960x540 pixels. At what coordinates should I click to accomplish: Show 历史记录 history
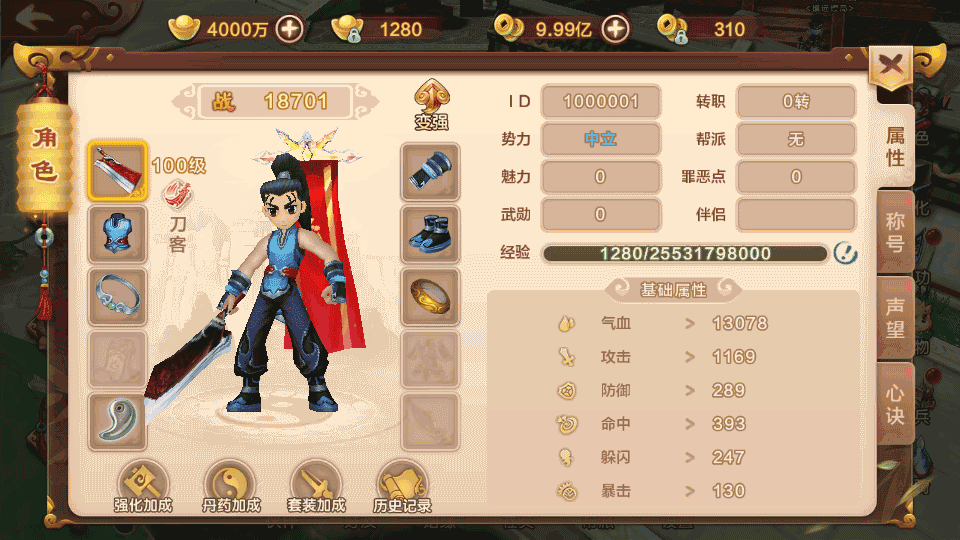point(402,487)
